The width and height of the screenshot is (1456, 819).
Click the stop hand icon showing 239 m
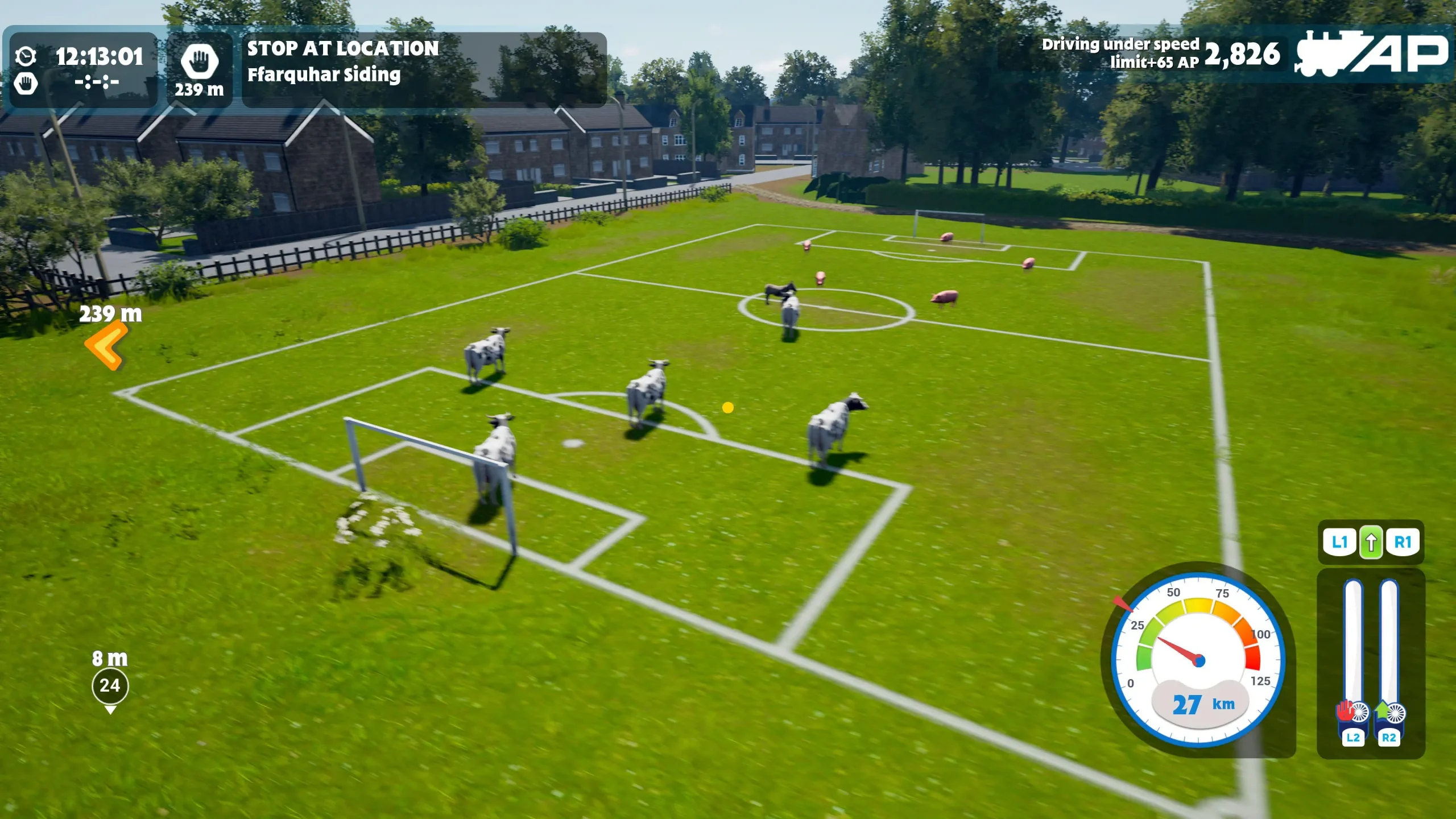199,63
